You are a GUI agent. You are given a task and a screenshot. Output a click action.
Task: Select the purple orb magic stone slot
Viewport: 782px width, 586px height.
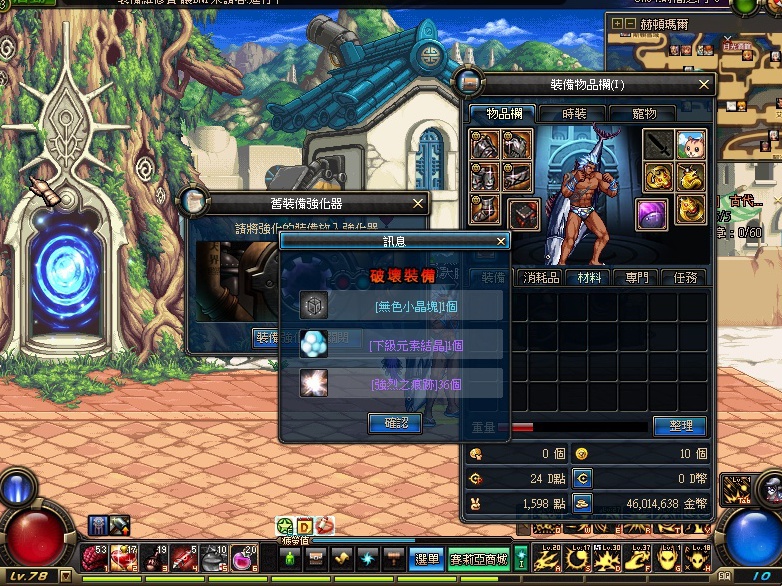[x=653, y=213]
